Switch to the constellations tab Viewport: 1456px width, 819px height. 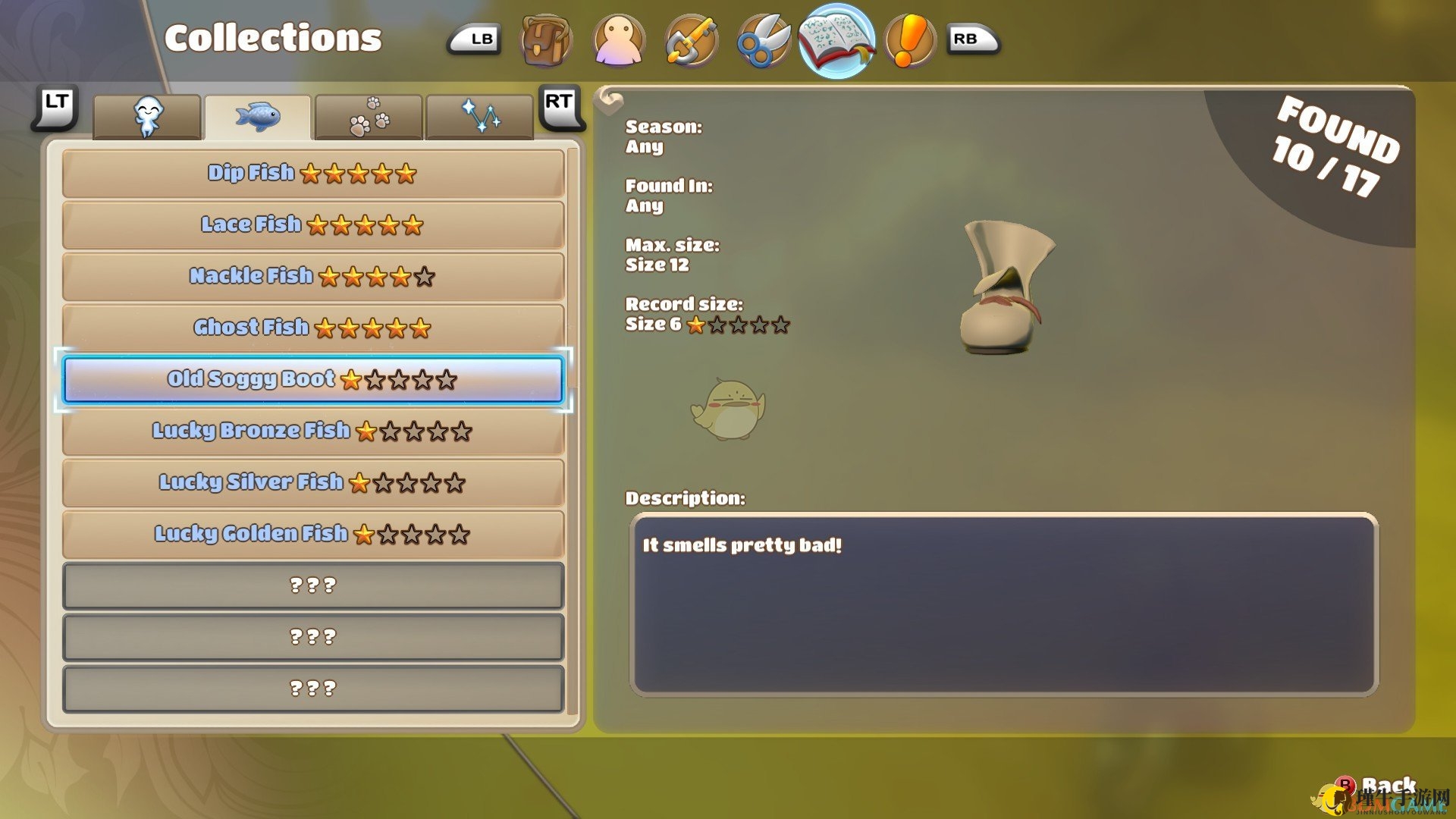(x=479, y=118)
